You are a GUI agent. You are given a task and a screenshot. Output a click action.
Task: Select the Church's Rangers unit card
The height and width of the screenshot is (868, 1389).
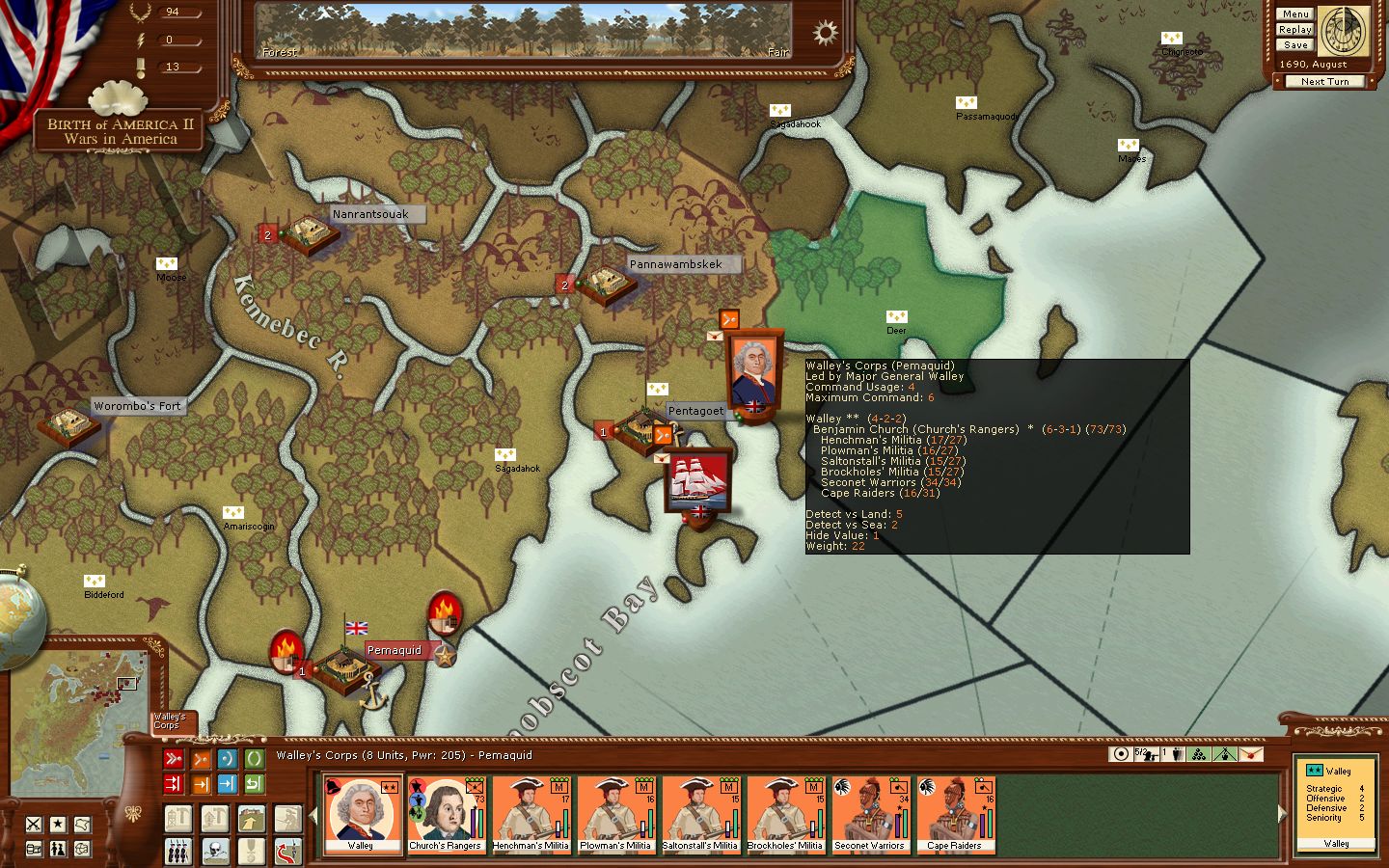tap(446, 815)
